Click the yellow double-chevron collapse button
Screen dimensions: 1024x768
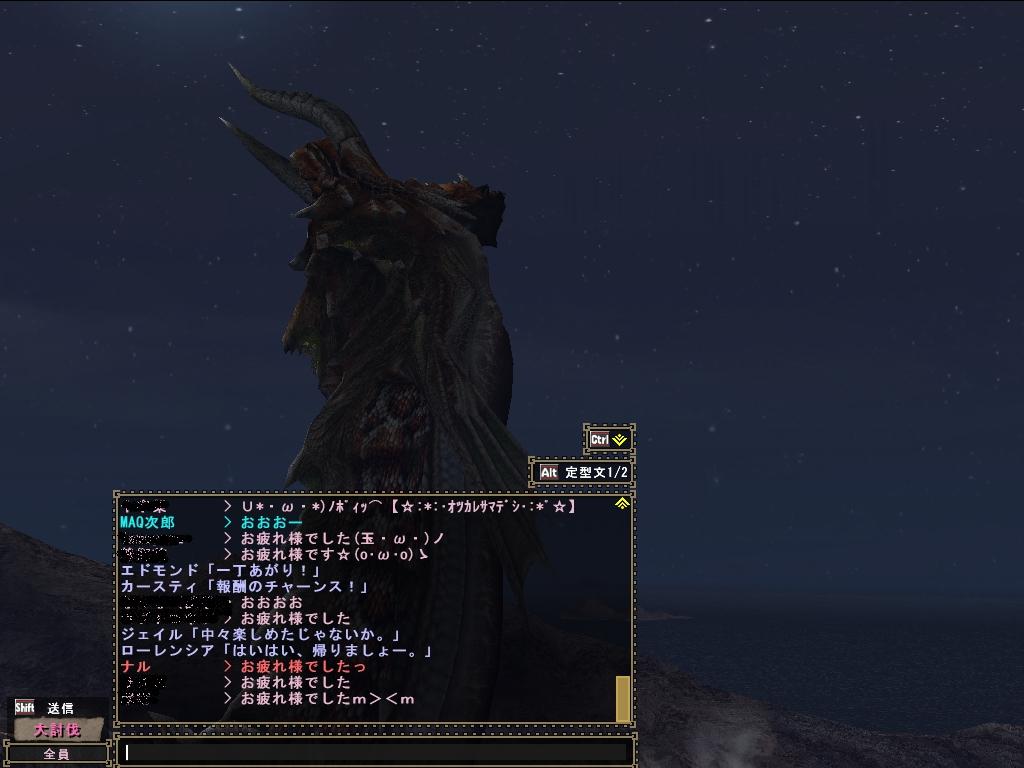[x=609, y=439]
